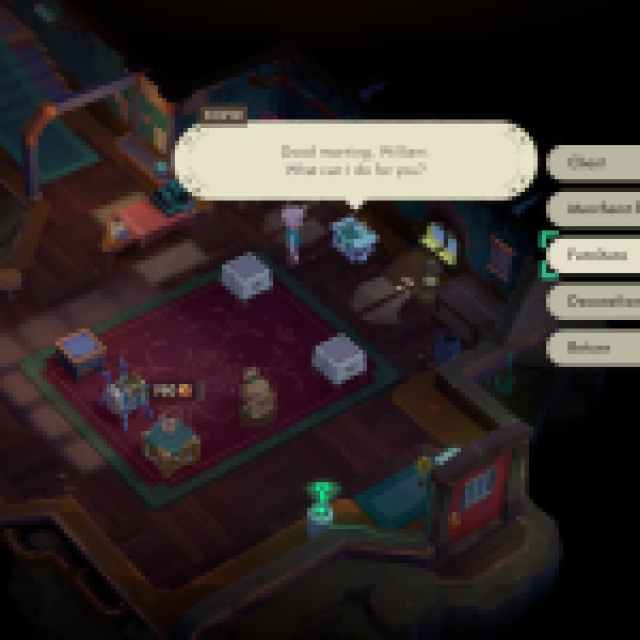Open the Decoration category
Image resolution: width=640 pixels, height=640 pixels.
[x=596, y=301]
